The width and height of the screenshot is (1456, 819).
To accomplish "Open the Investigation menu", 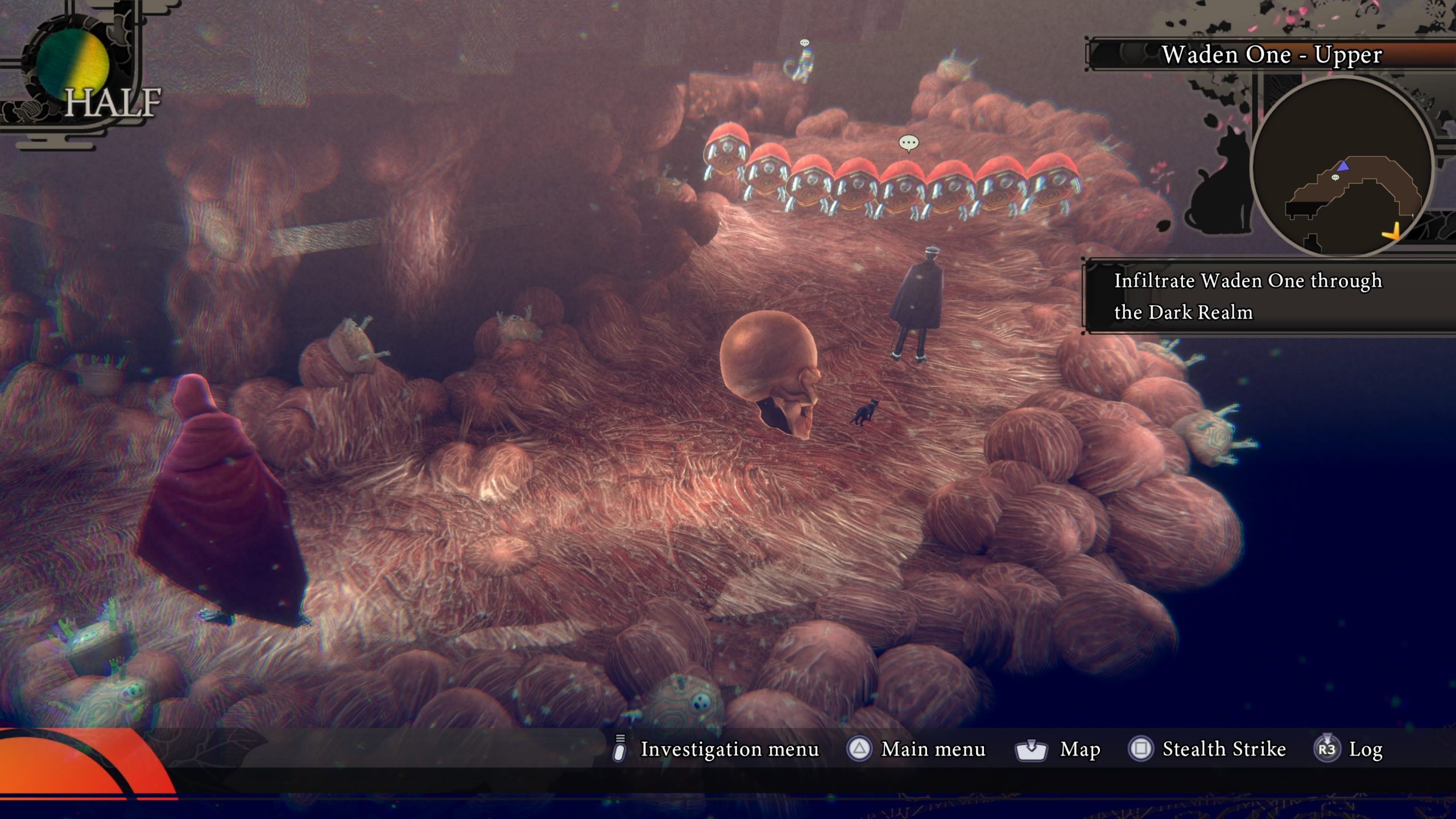I will [x=717, y=749].
